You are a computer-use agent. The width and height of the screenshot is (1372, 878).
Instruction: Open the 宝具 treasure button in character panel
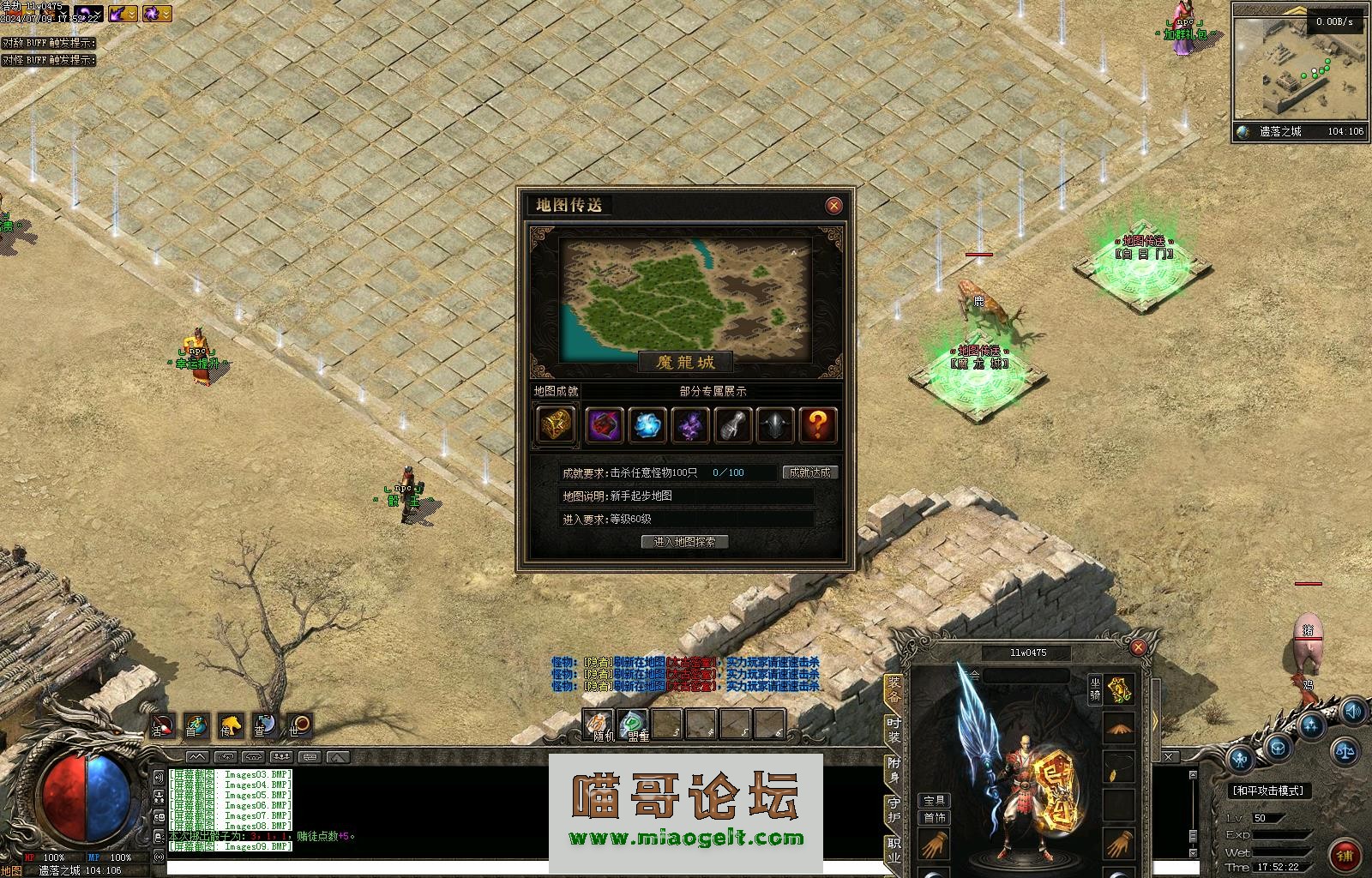coord(934,801)
